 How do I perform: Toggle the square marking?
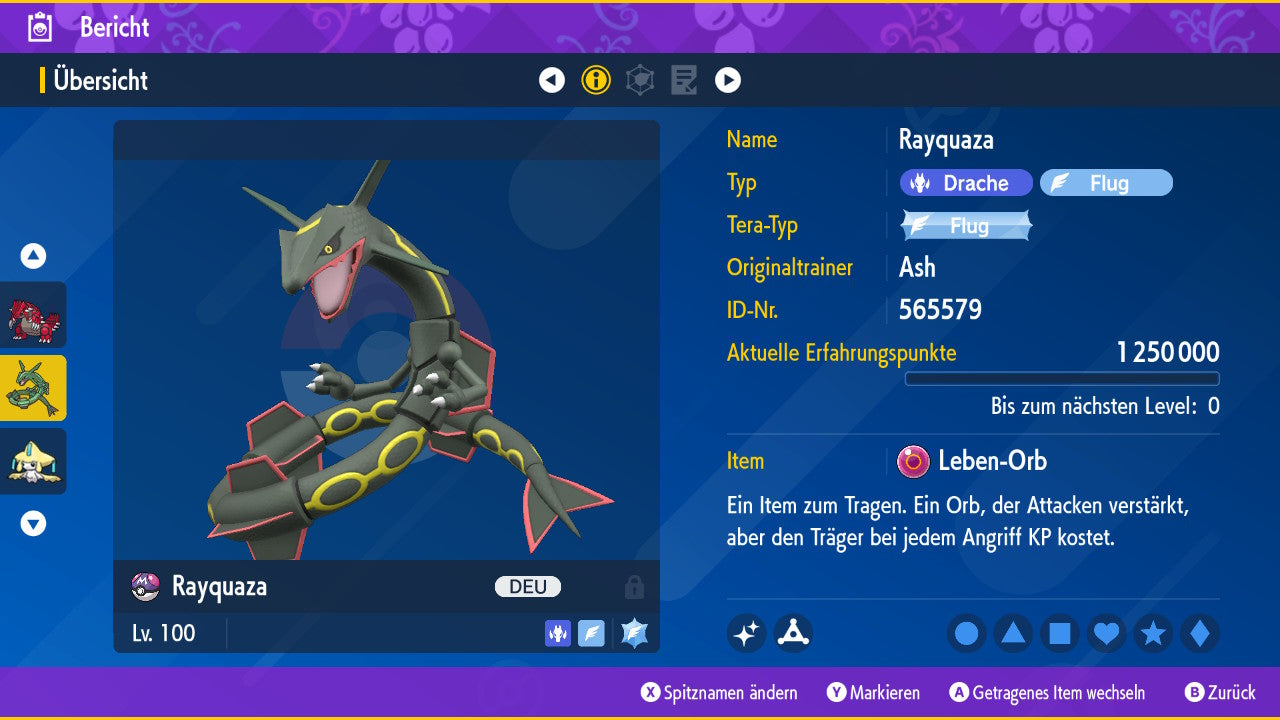coord(1060,634)
